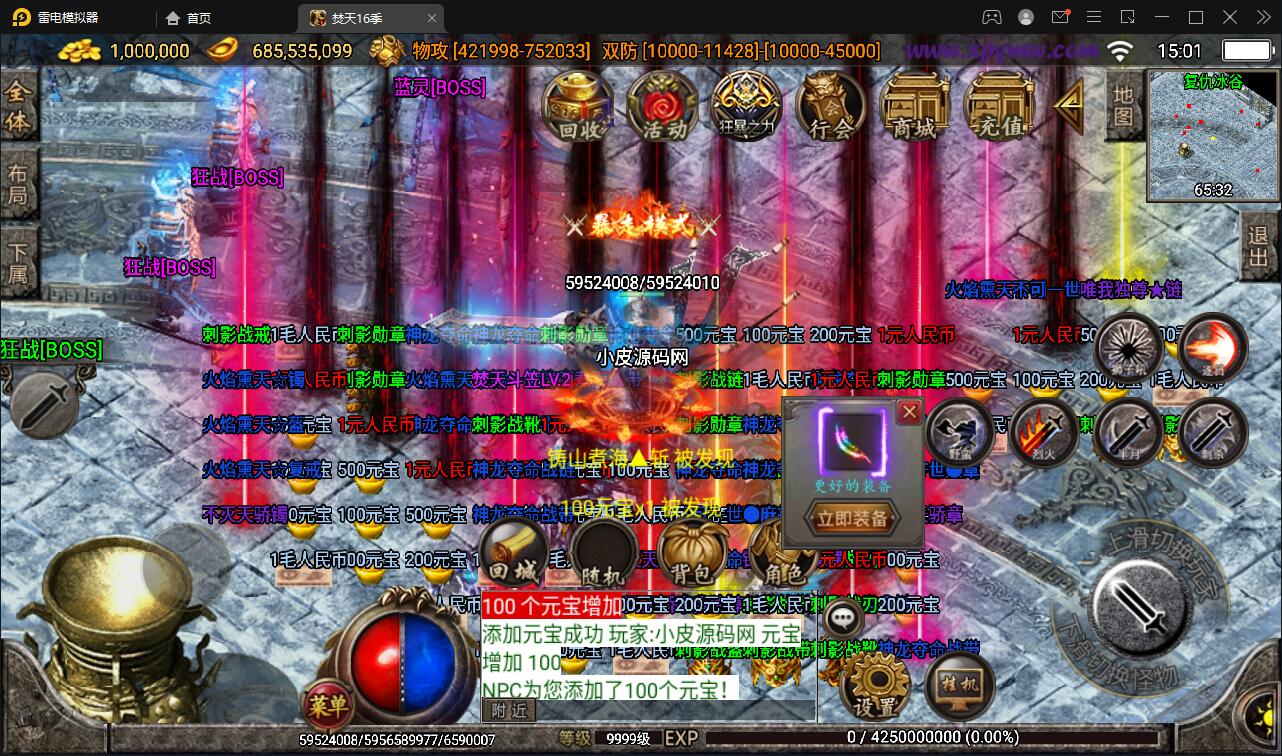Open the 回收 recycle menu
The image size is (1282, 756).
[578, 105]
